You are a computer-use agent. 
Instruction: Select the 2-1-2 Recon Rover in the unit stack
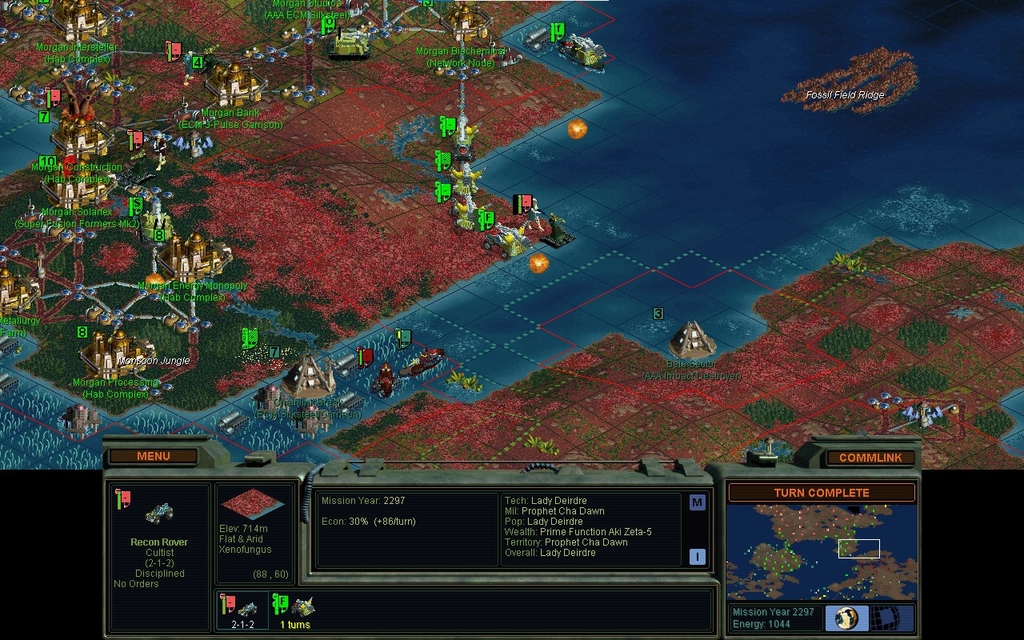(x=241, y=609)
